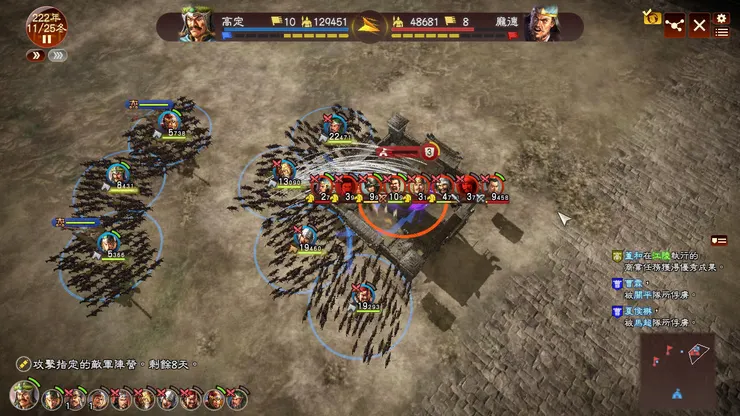Image resolution: width=740 pixels, height=416 pixels.
Task: Open the gear settings button
Action: 721,17
